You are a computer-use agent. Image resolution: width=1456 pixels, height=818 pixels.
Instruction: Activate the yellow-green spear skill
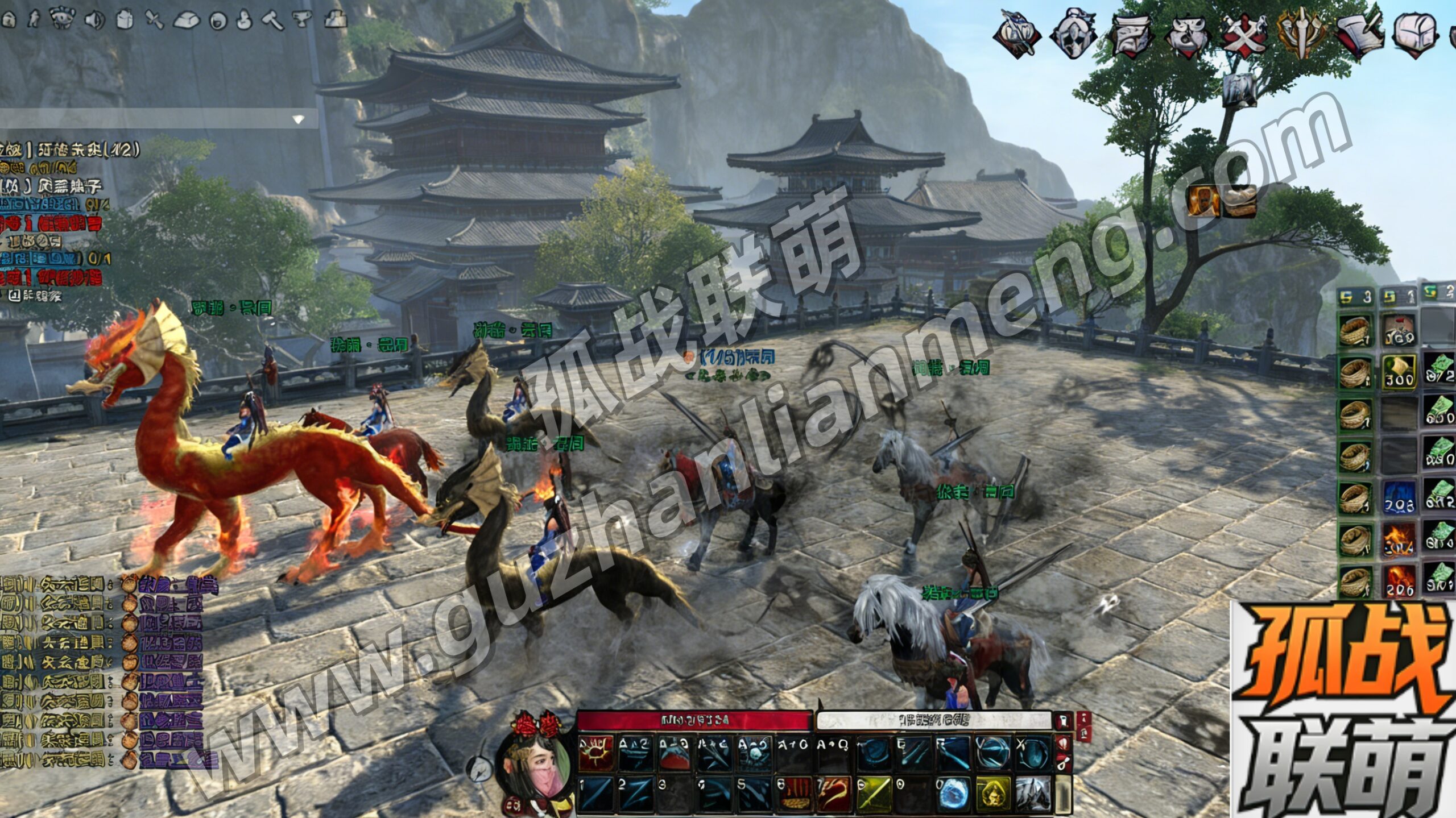pyautogui.click(x=874, y=794)
